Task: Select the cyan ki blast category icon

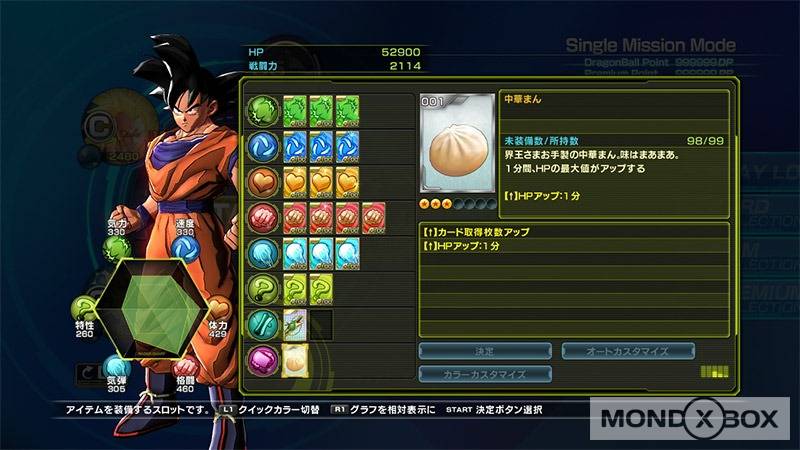Action: pyautogui.click(x=263, y=251)
